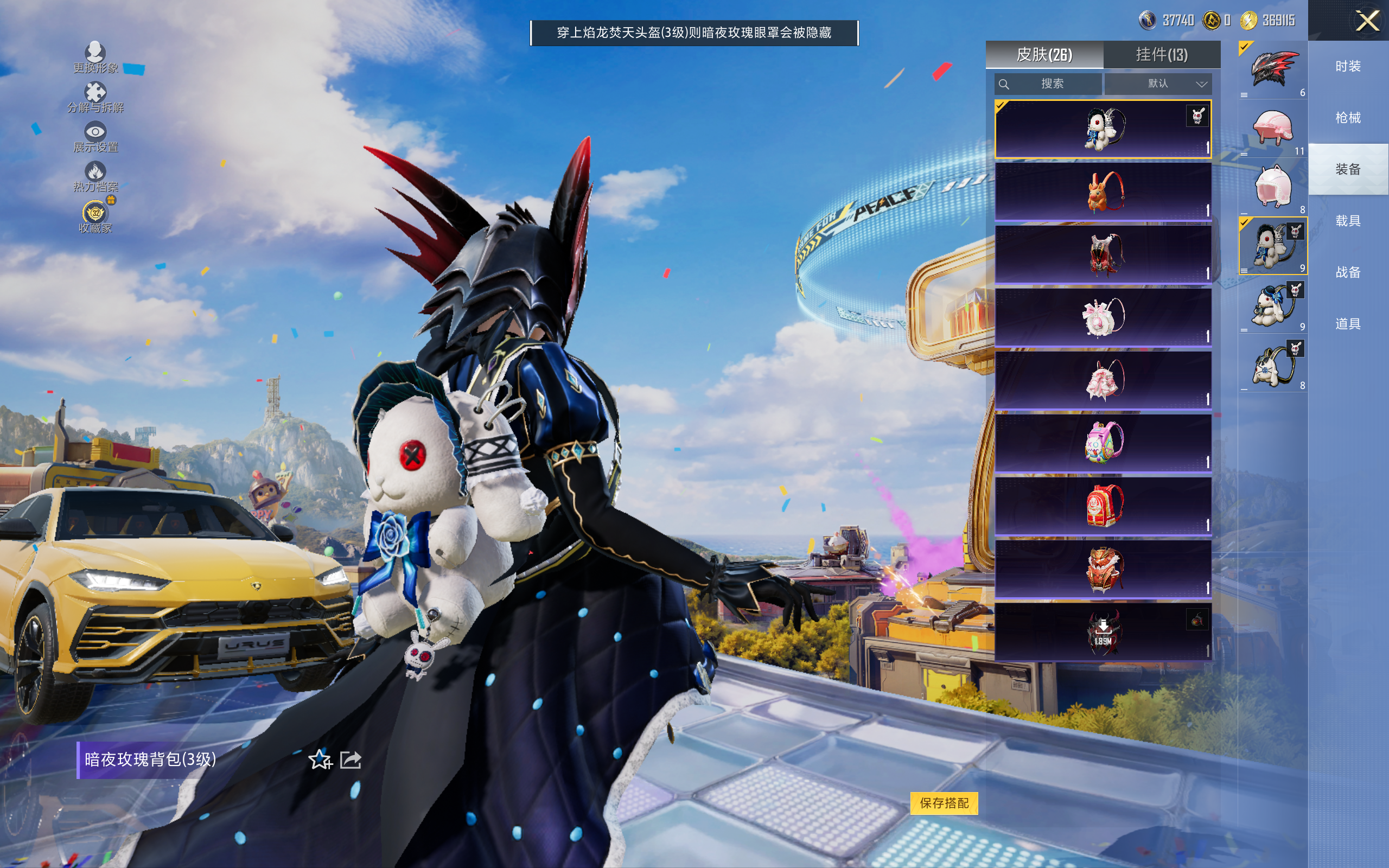Open 分解与拆解 dismantle option
The width and height of the screenshot is (1389, 868).
(95, 98)
